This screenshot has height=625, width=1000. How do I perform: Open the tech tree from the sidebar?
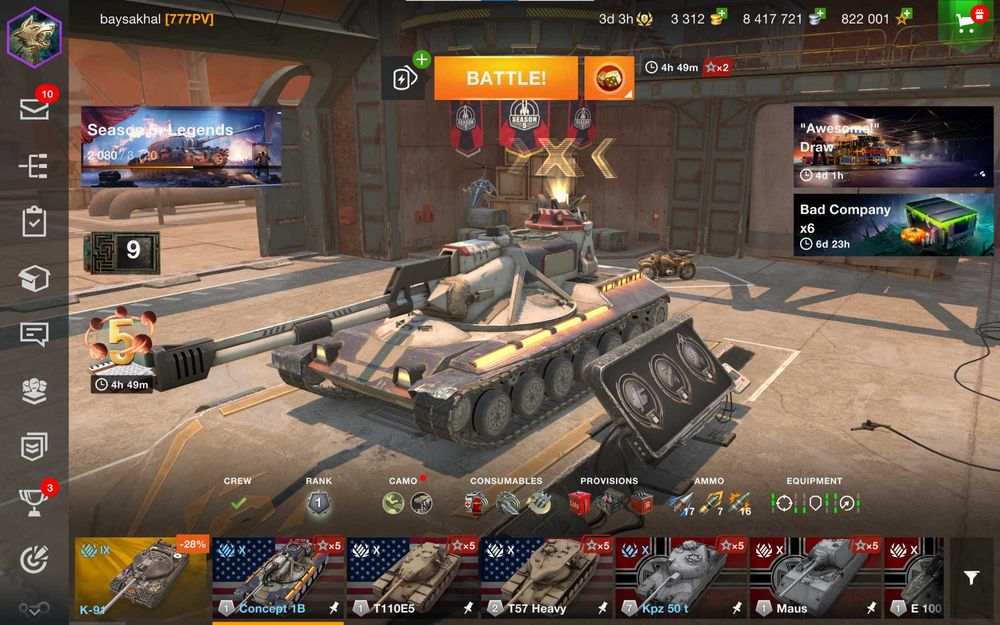point(34,166)
